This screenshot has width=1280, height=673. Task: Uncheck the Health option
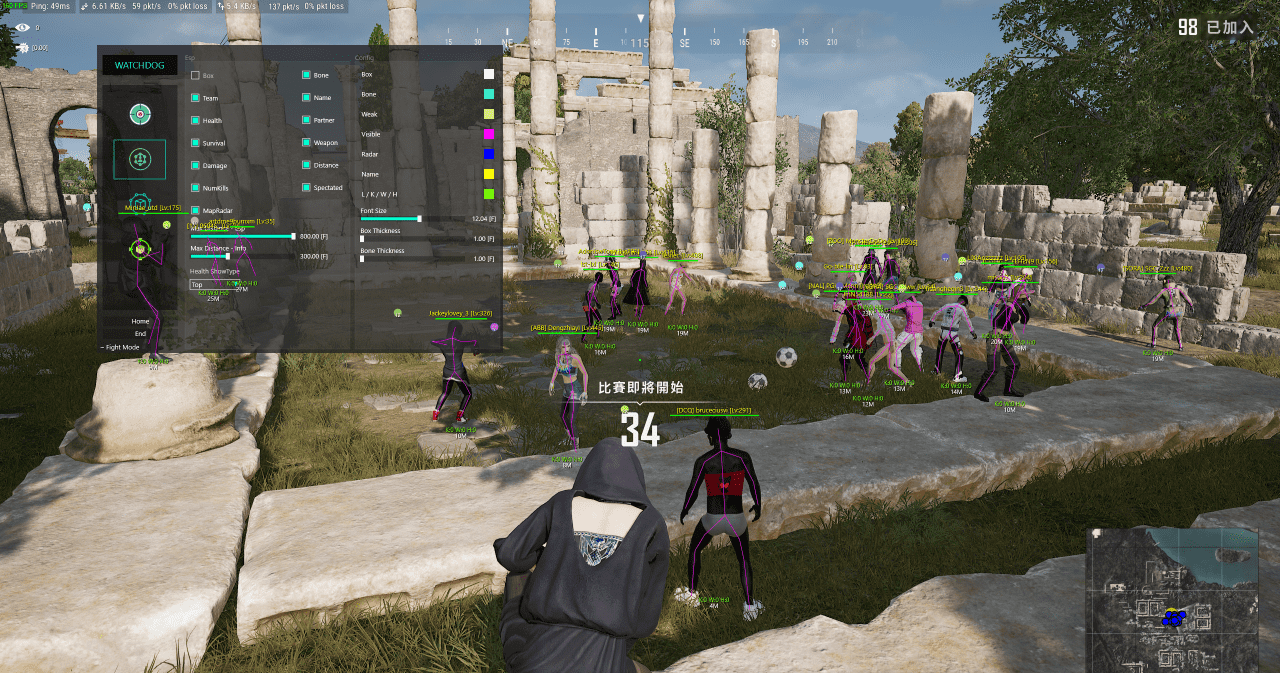196,120
